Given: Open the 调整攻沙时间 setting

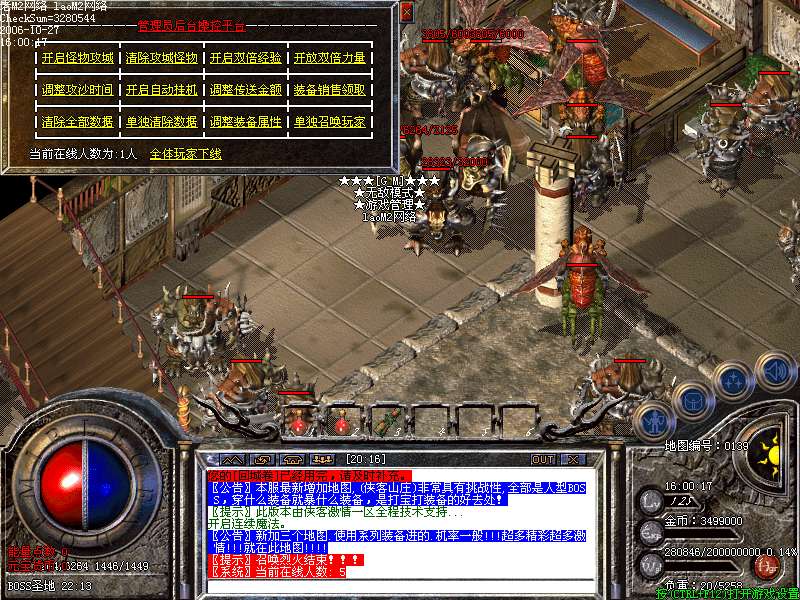Looking at the screenshot, I should pos(78,90).
